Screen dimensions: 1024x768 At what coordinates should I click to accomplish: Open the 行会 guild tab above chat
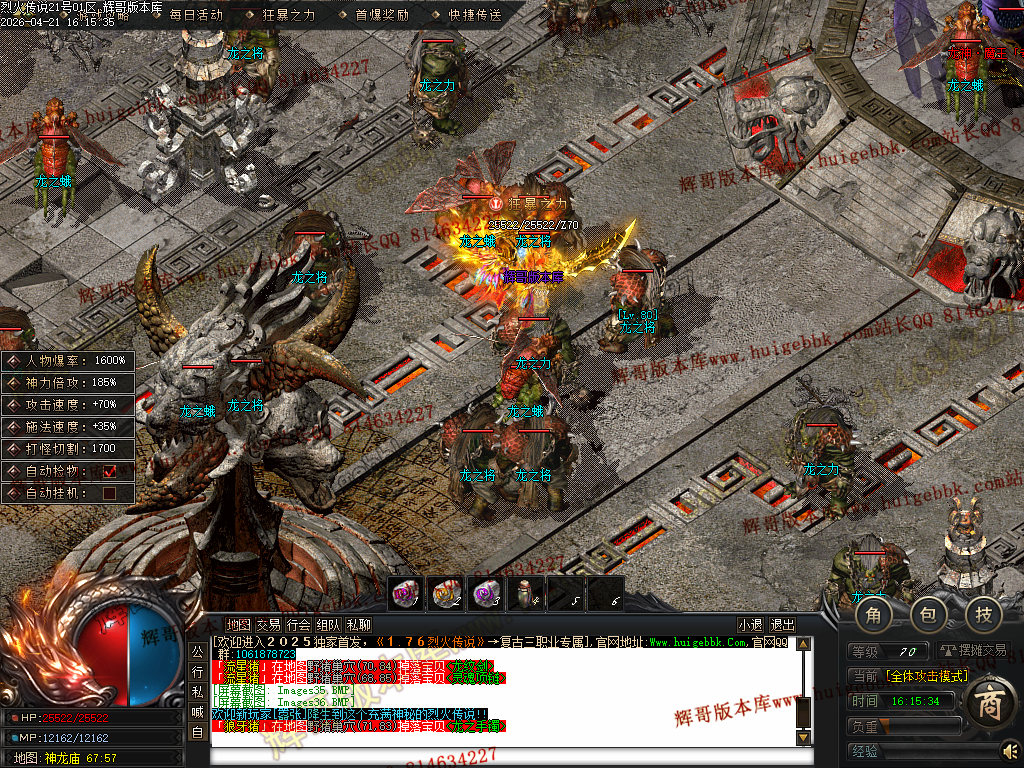pyautogui.click(x=298, y=625)
